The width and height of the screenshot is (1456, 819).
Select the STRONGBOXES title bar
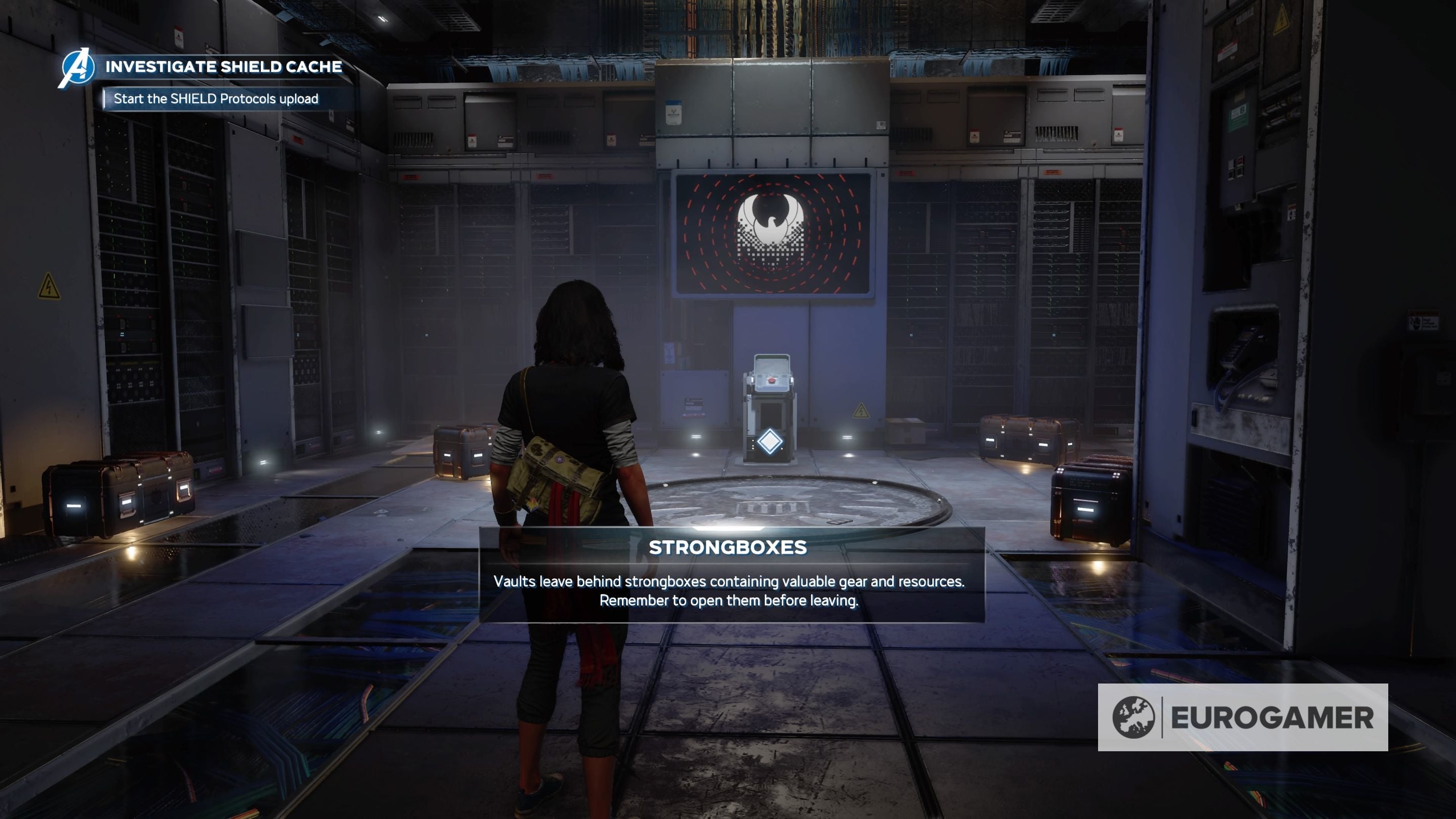point(728,547)
